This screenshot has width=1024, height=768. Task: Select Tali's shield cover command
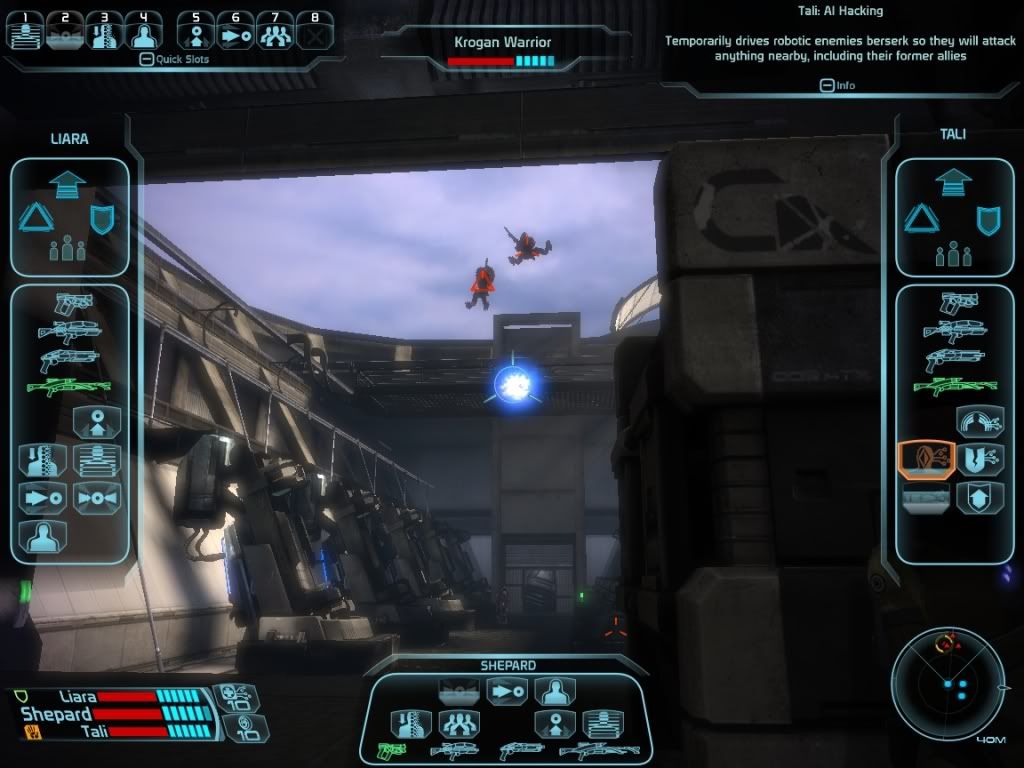coord(988,220)
